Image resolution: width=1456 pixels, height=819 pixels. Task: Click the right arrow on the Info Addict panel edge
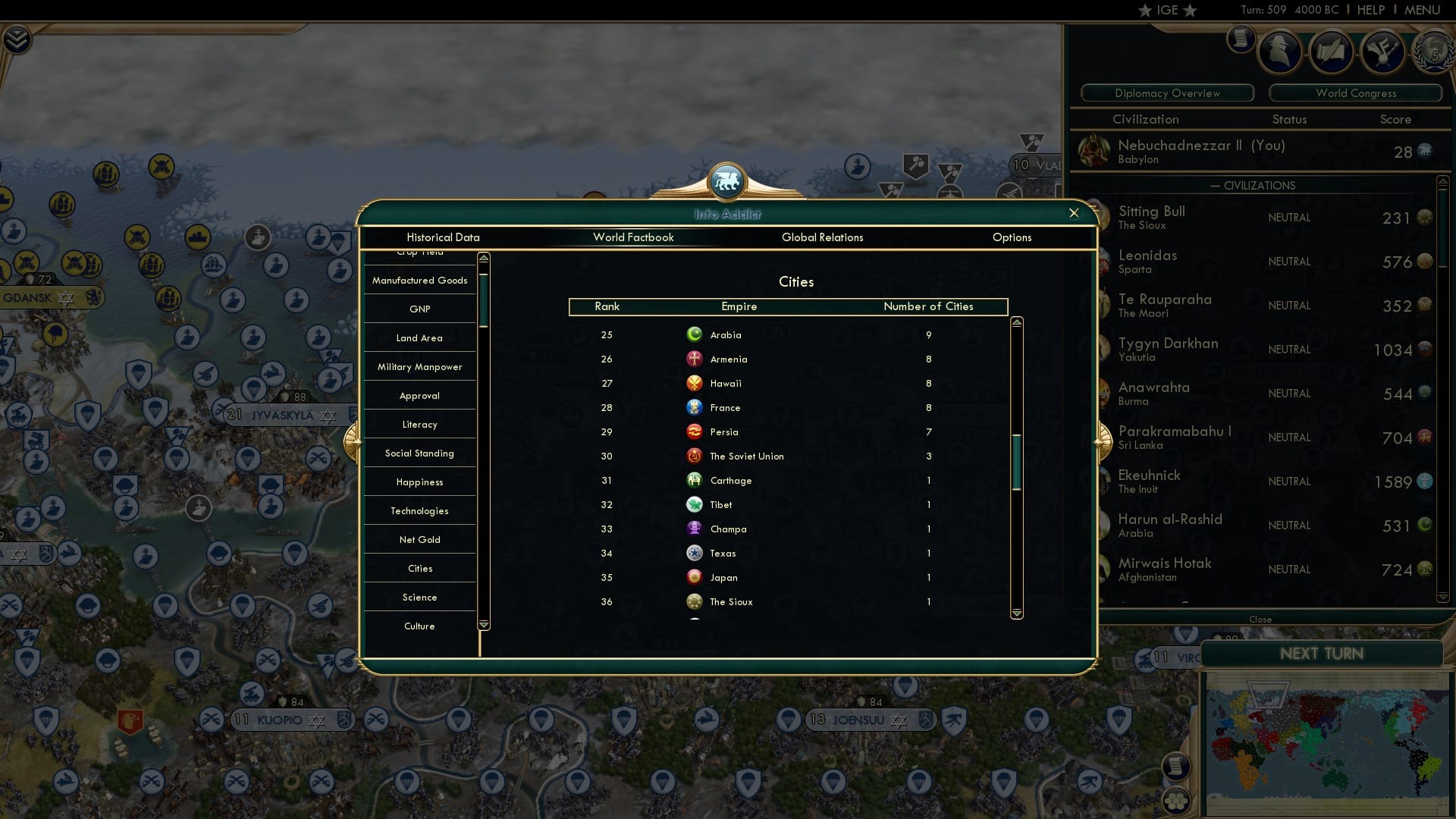[x=1101, y=443]
